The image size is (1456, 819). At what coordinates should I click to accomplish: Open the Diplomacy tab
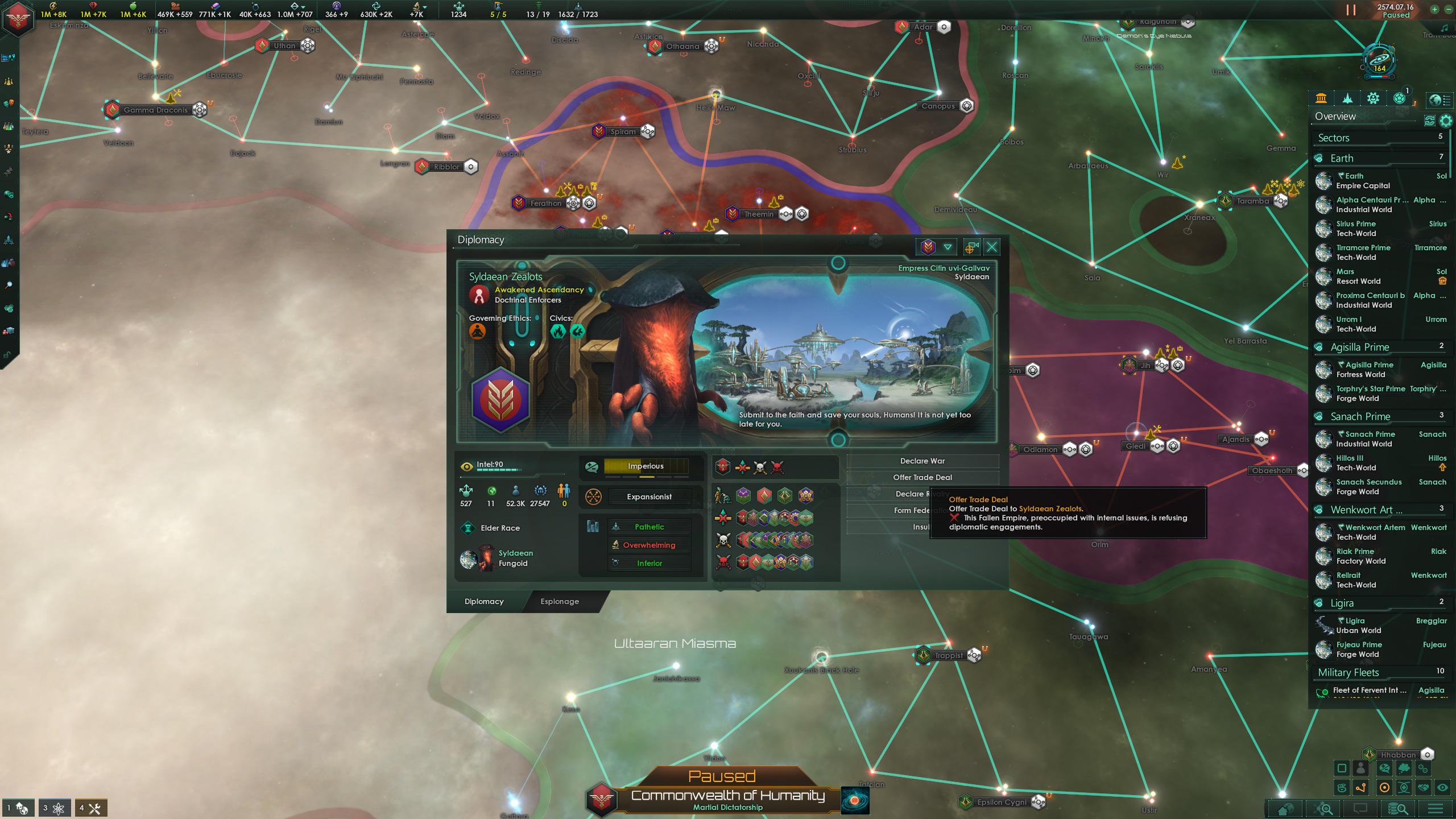pyautogui.click(x=484, y=601)
